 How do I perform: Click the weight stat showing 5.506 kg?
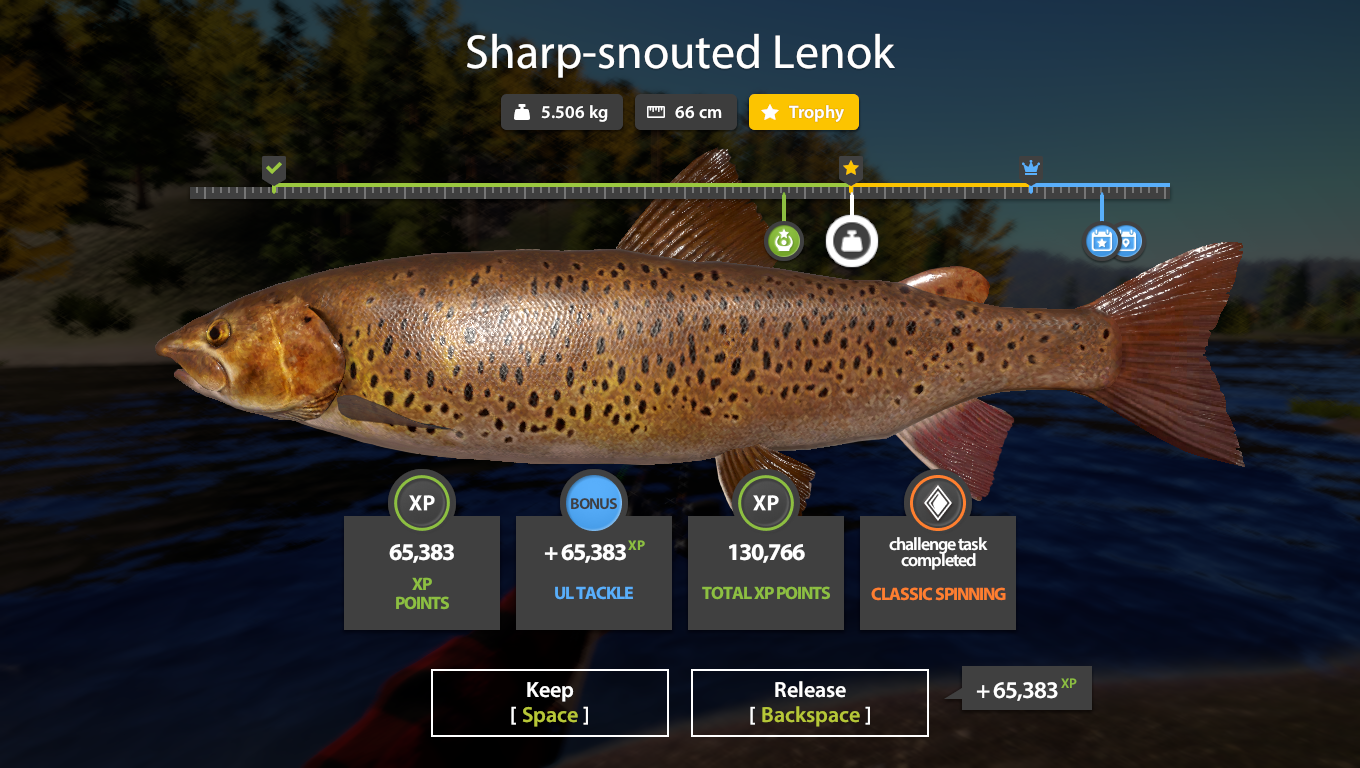pyautogui.click(x=562, y=112)
